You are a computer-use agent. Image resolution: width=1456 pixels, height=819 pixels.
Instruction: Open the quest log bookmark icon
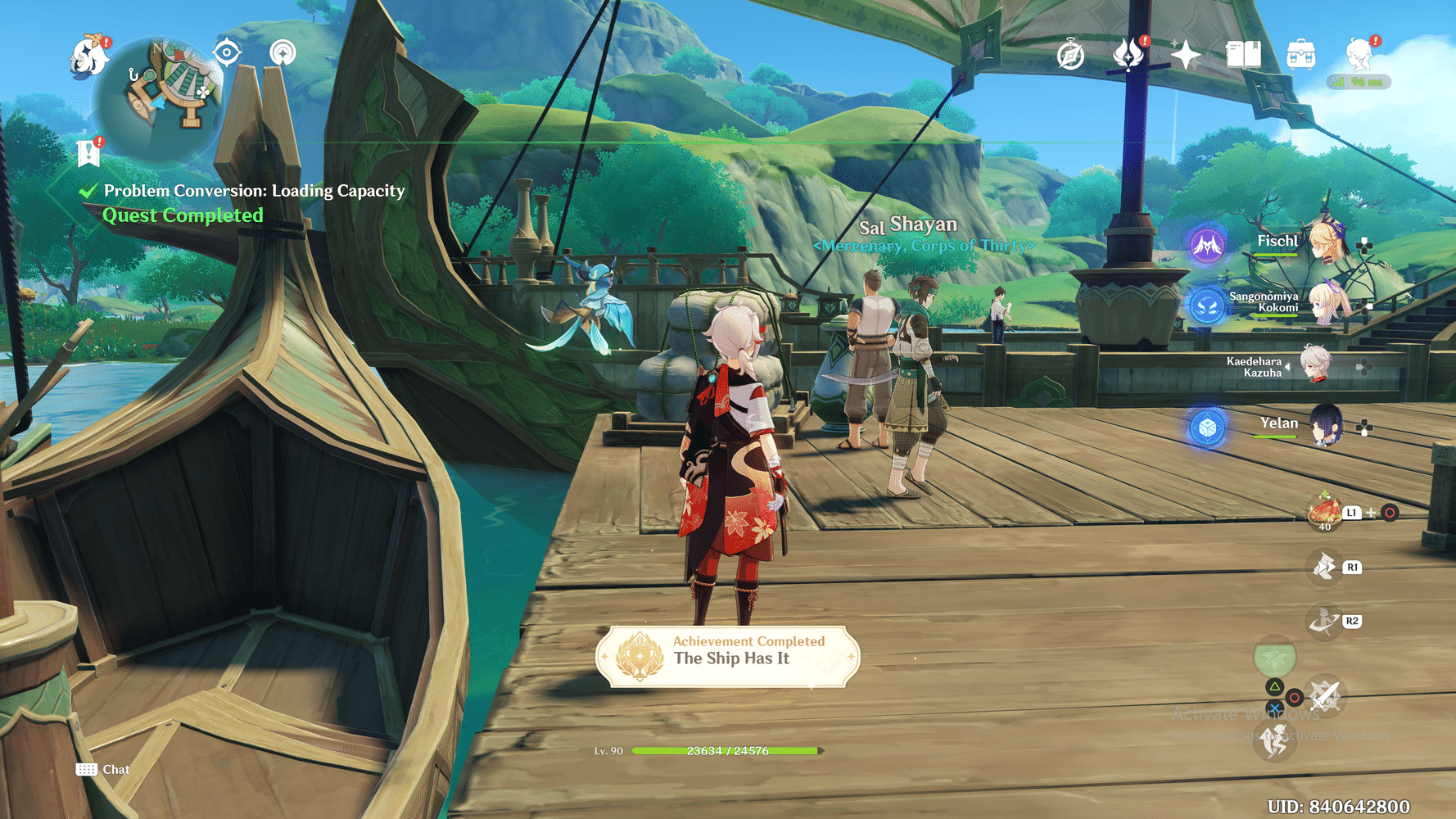[x=88, y=152]
